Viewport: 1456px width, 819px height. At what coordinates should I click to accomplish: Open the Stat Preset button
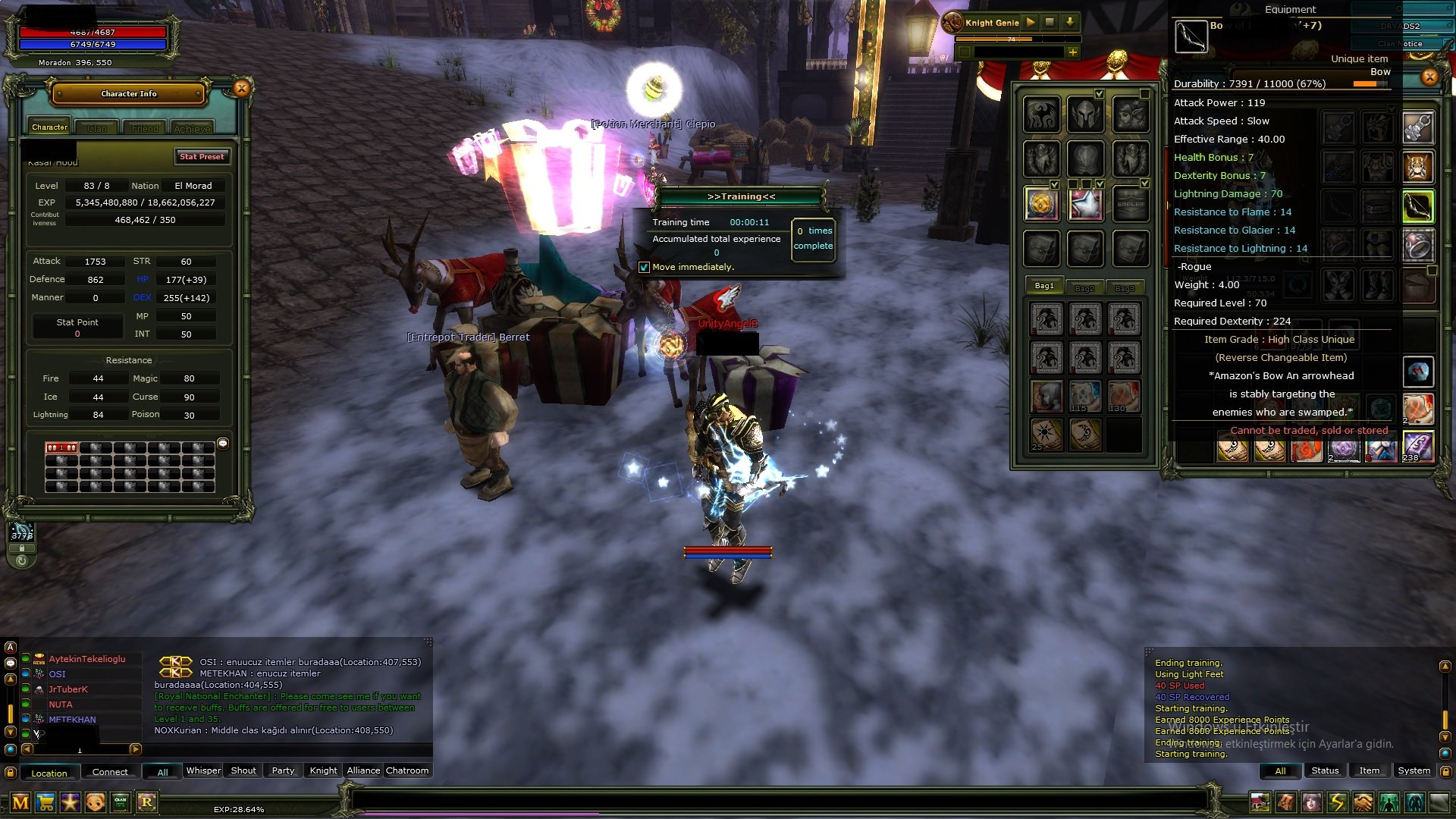coord(202,157)
